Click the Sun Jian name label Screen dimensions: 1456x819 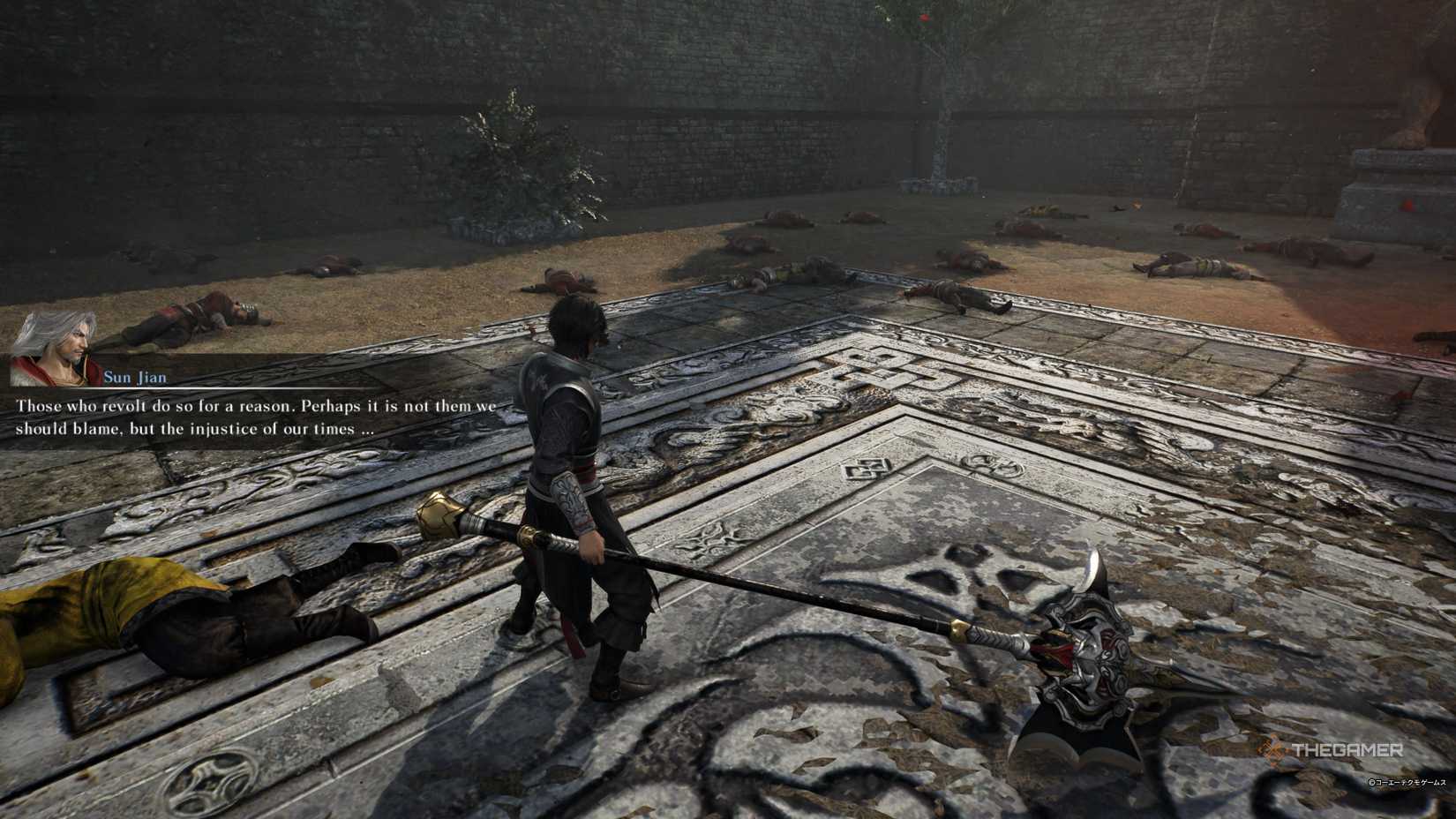pos(135,377)
